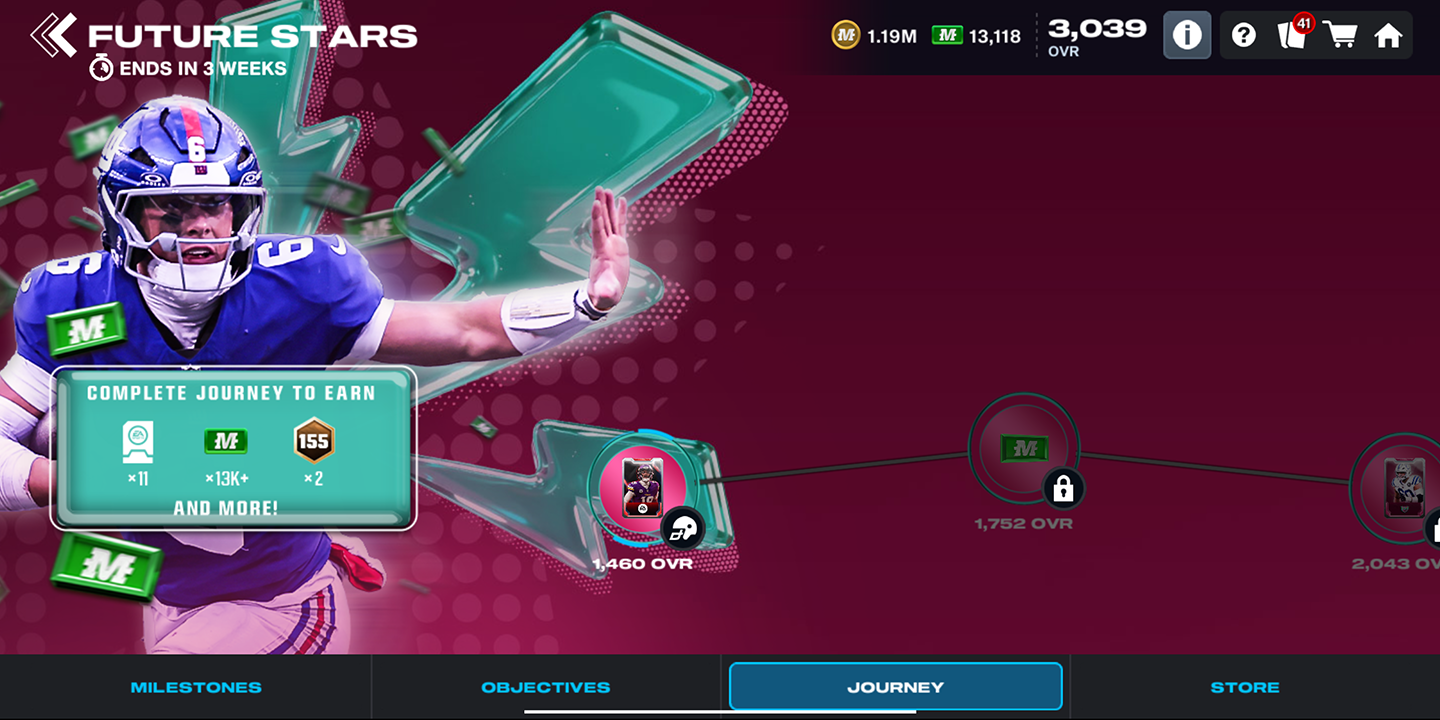Return to the home screen

point(1388,36)
